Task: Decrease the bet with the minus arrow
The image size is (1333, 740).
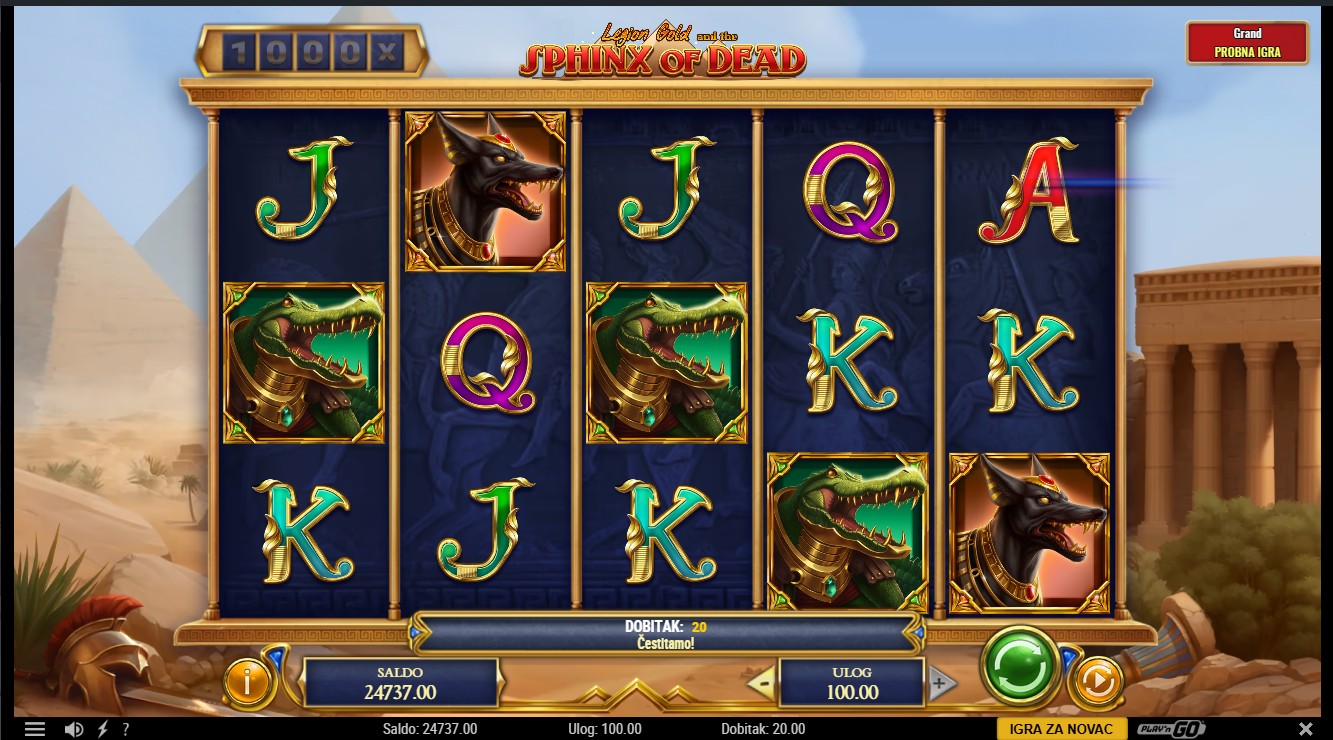Action: pyautogui.click(x=761, y=684)
